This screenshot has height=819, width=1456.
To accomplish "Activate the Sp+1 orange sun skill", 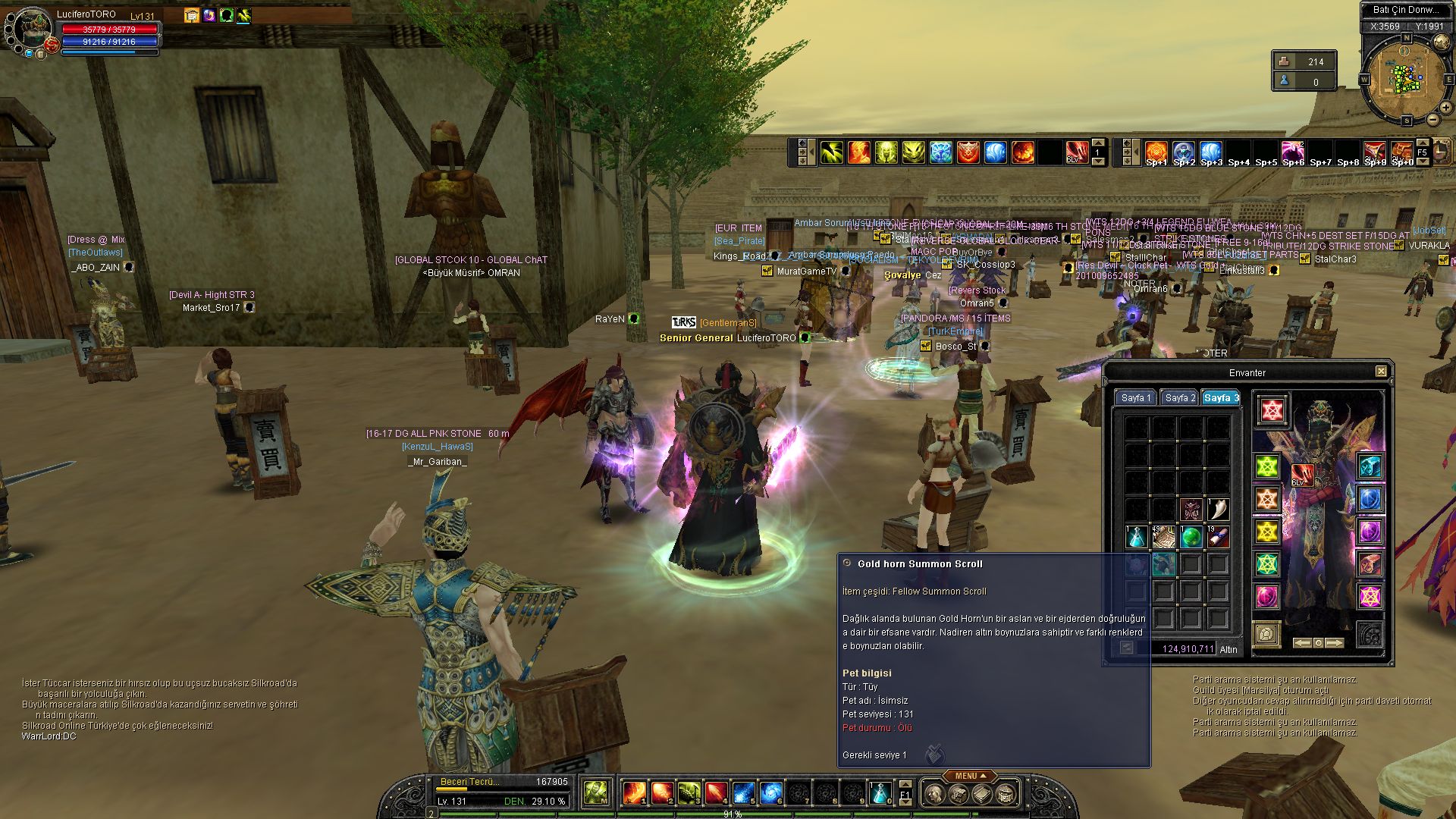I will click(x=1156, y=152).
